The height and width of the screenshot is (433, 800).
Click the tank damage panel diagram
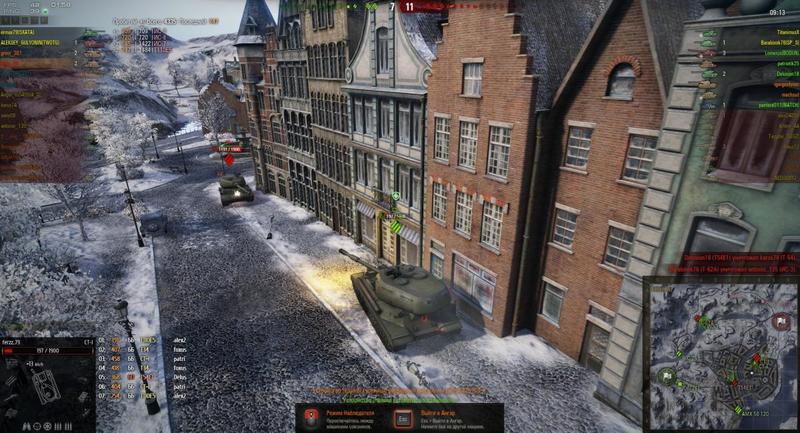(30, 386)
